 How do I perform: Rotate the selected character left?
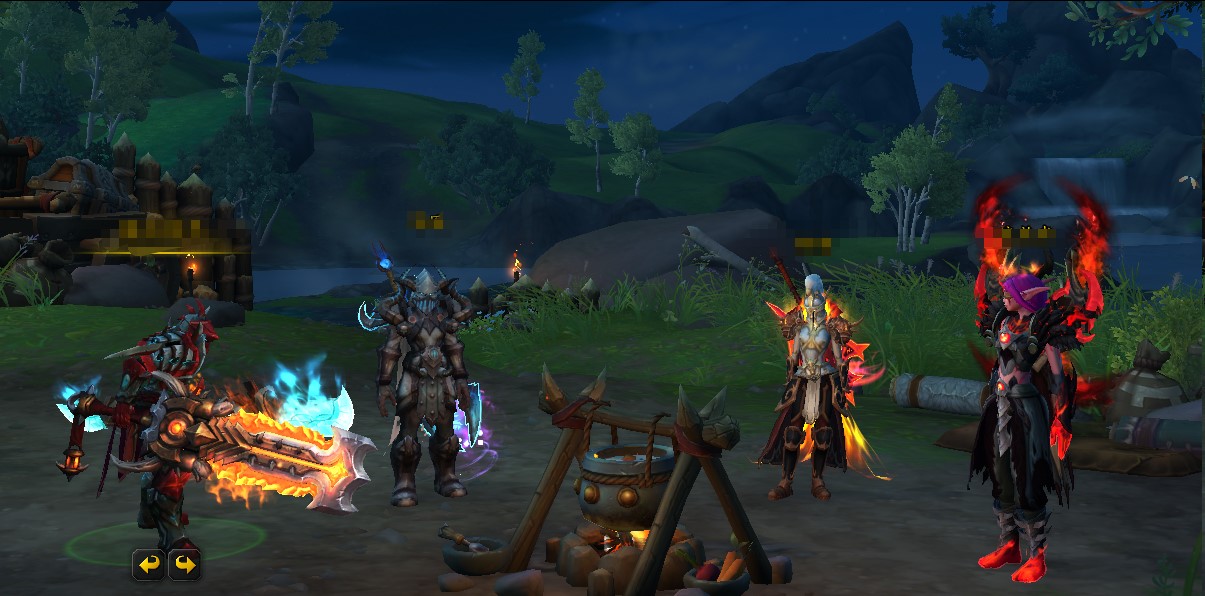point(148,565)
